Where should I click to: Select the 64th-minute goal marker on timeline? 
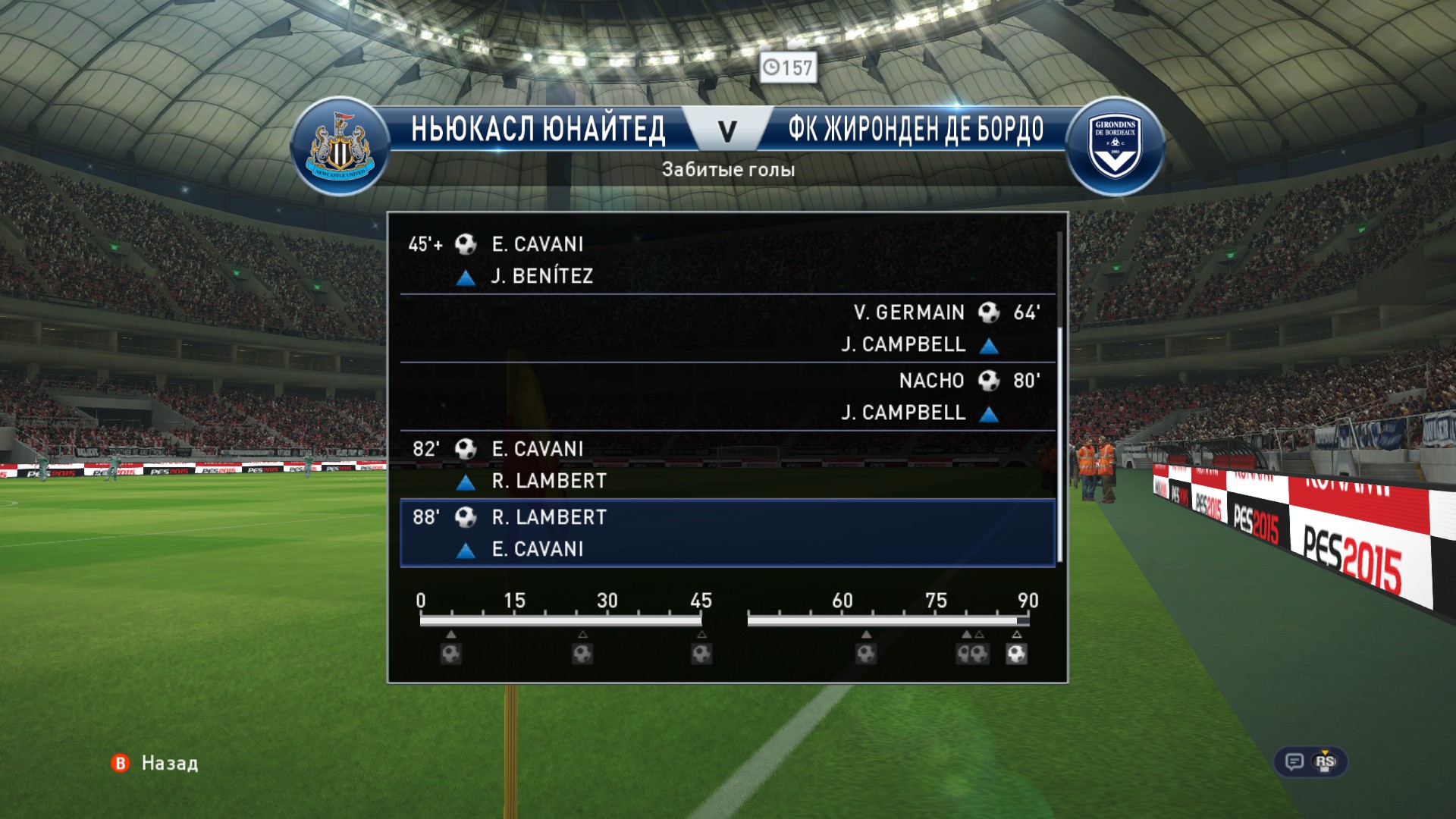point(866,654)
